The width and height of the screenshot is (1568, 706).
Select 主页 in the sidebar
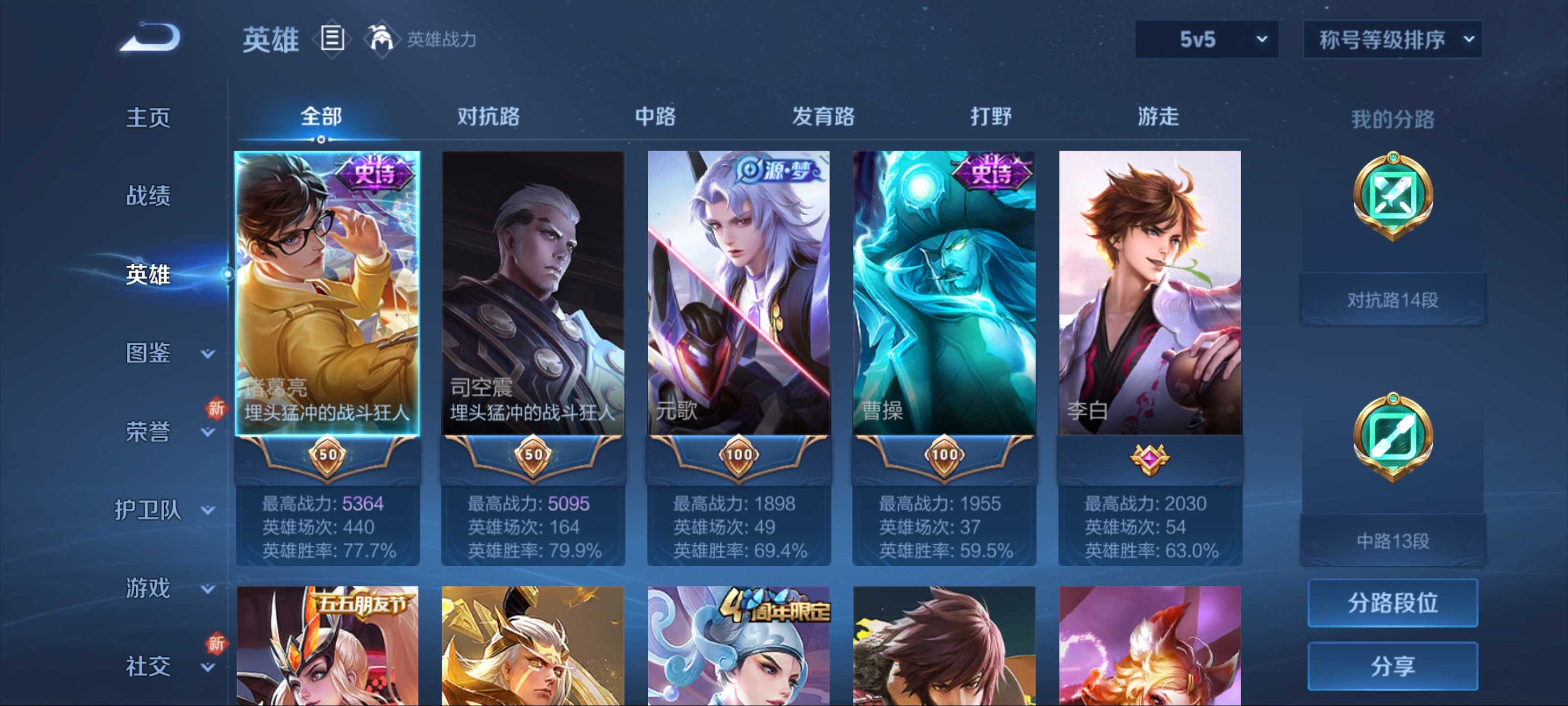click(148, 117)
